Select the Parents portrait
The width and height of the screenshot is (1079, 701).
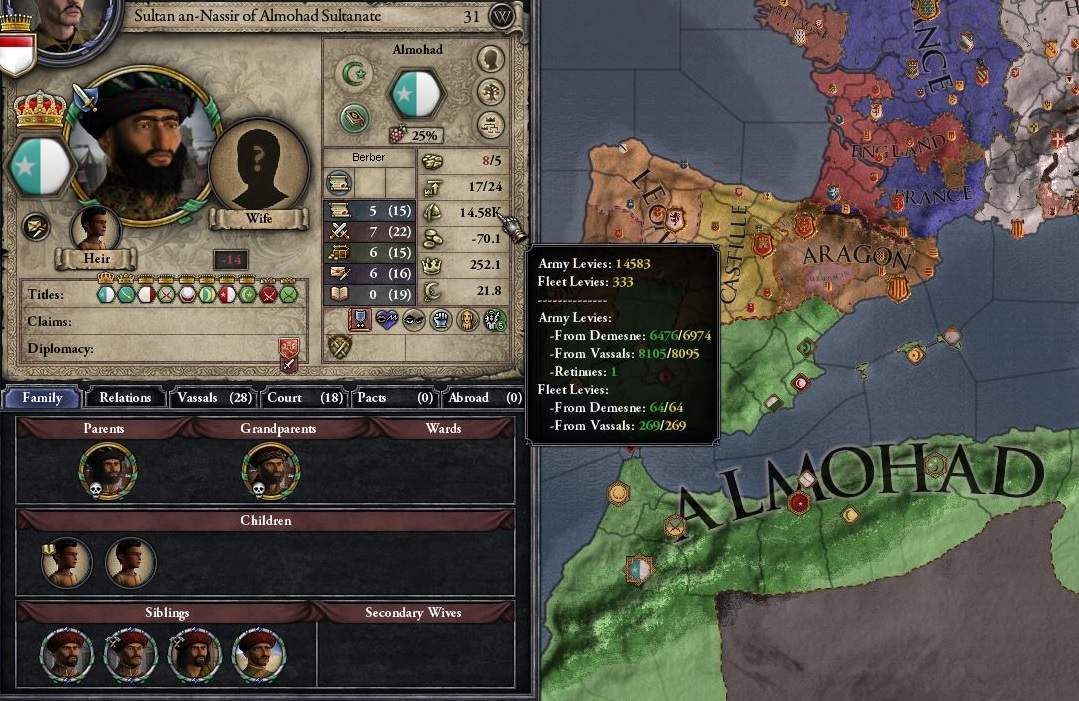(x=108, y=470)
